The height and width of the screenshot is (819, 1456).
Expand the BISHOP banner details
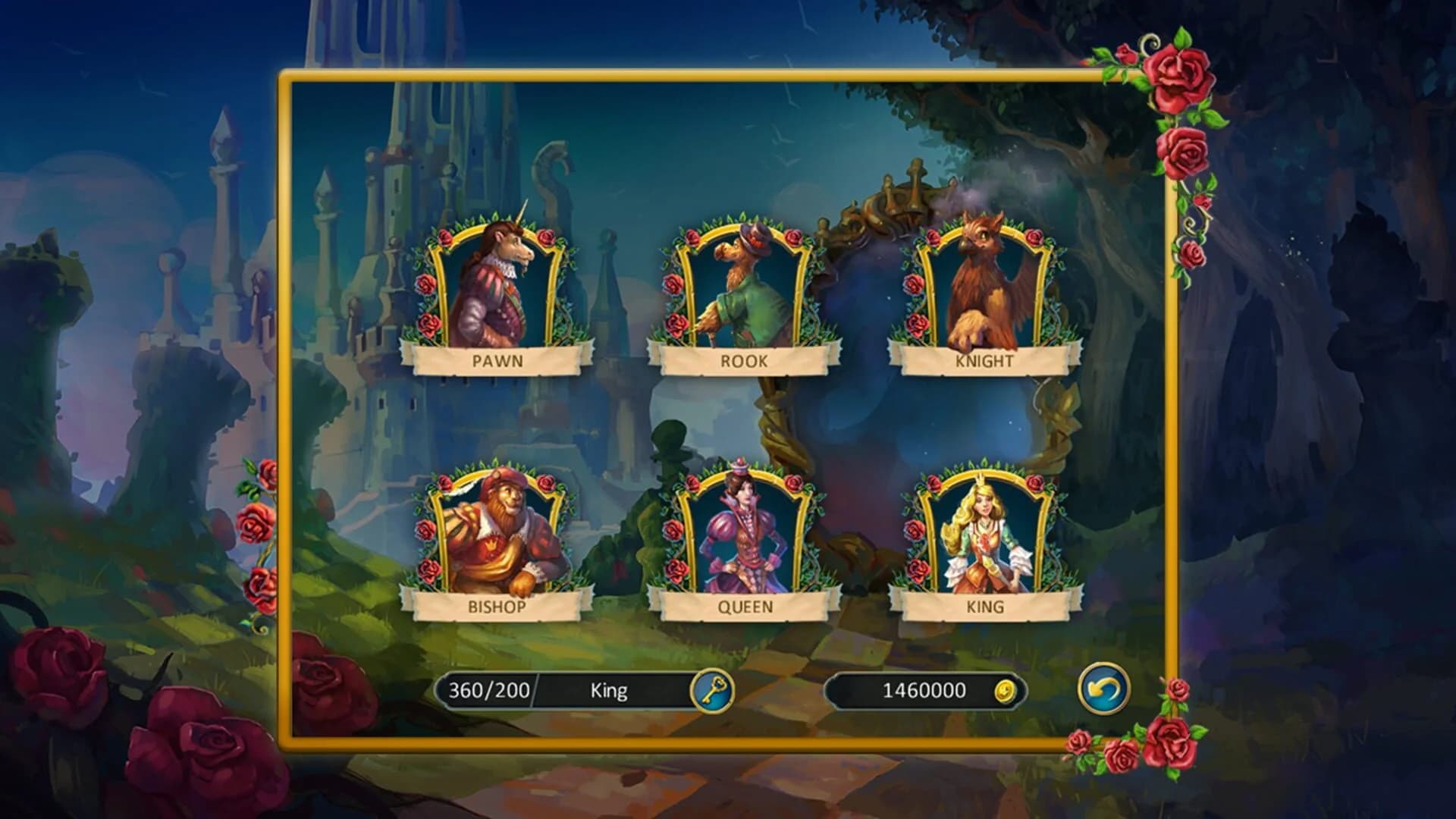497,607
